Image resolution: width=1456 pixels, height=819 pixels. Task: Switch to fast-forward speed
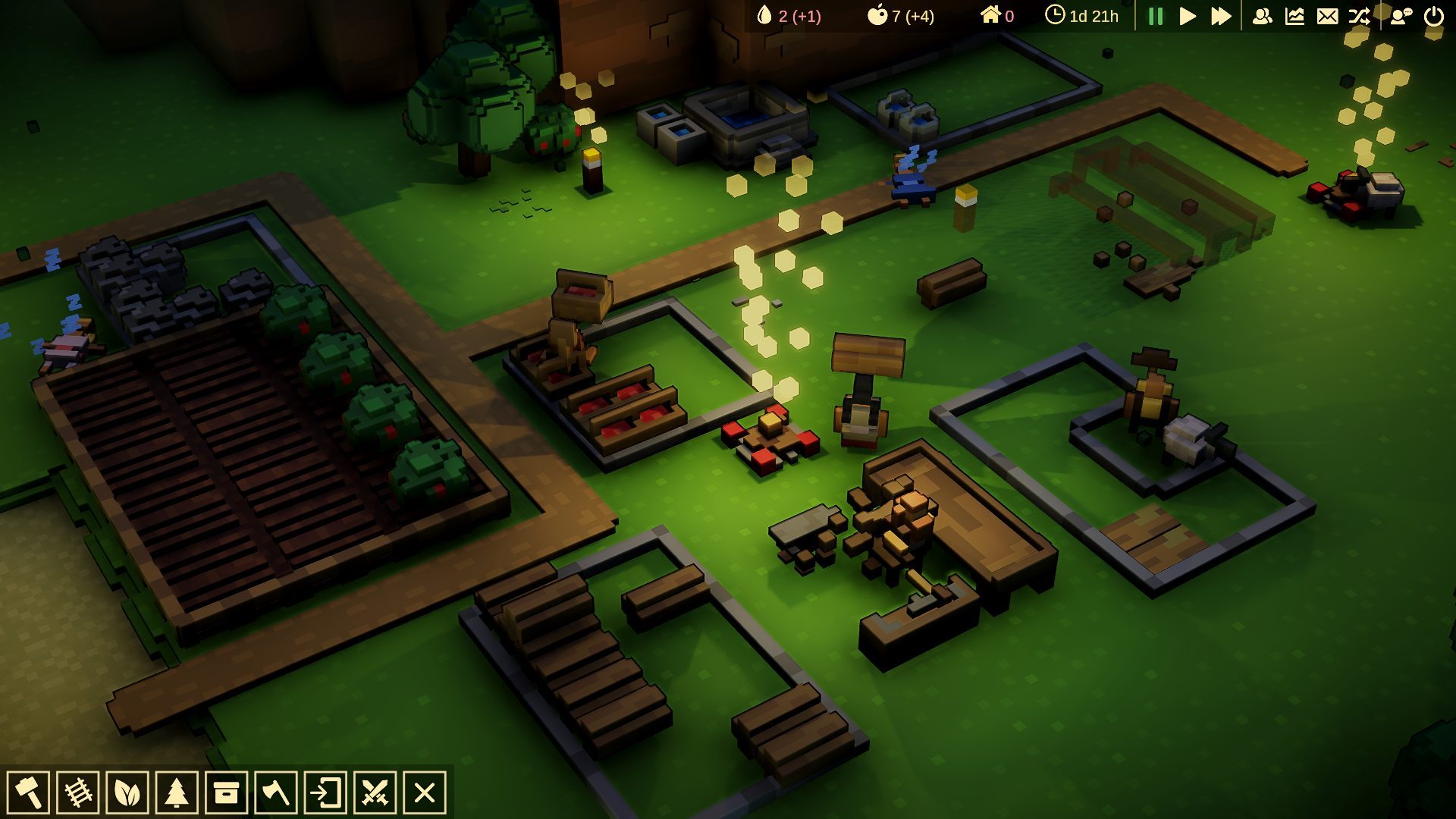click(x=1221, y=16)
